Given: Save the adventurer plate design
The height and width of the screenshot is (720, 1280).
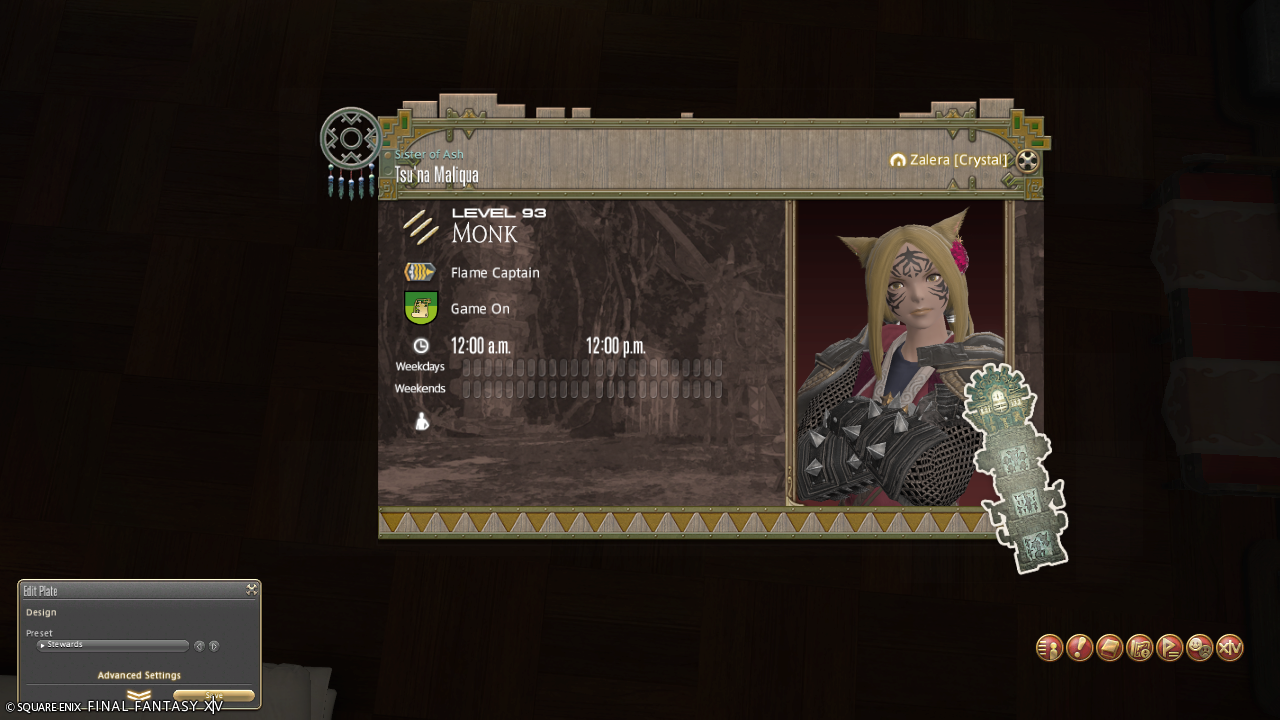Looking at the screenshot, I should [x=214, y=696].
